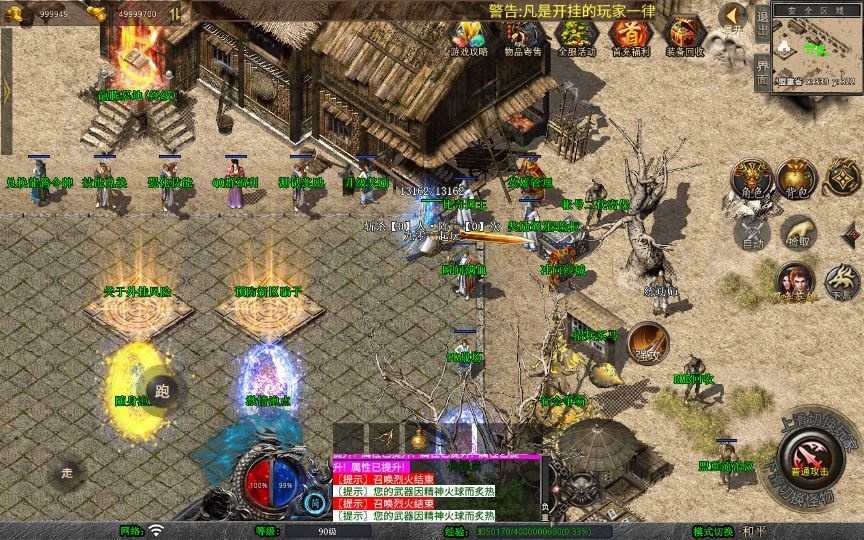The image size is (864, 540).
Task: Open the 游戏攻略 game guide icon
Action: [470, 36]
